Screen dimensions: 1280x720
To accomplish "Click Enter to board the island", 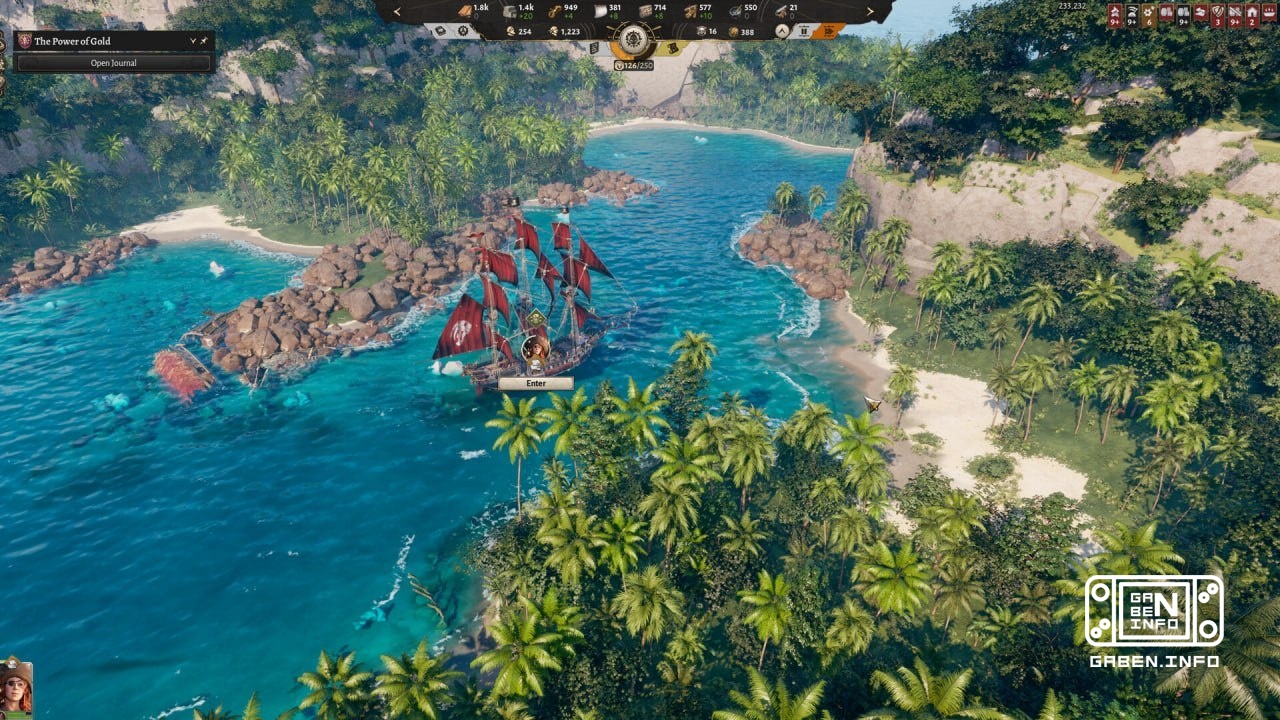I will [x=536, y=382].
